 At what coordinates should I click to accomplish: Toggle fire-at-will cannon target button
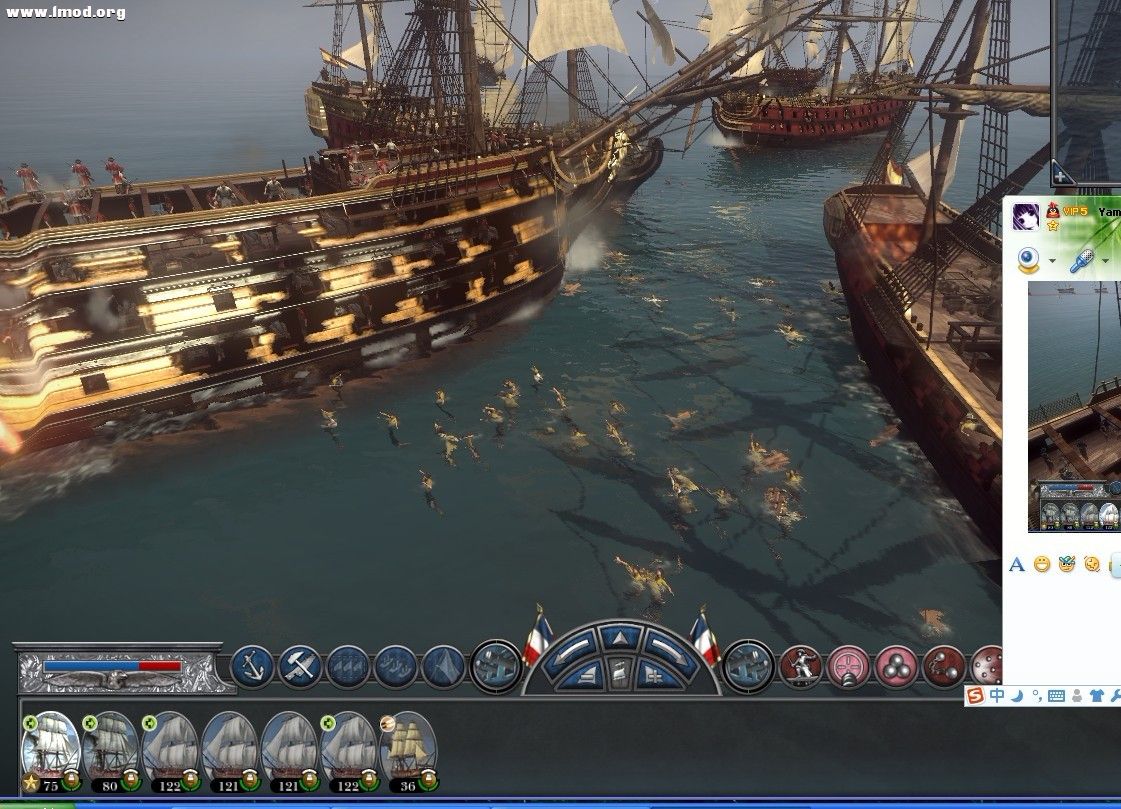coord(849,667)
